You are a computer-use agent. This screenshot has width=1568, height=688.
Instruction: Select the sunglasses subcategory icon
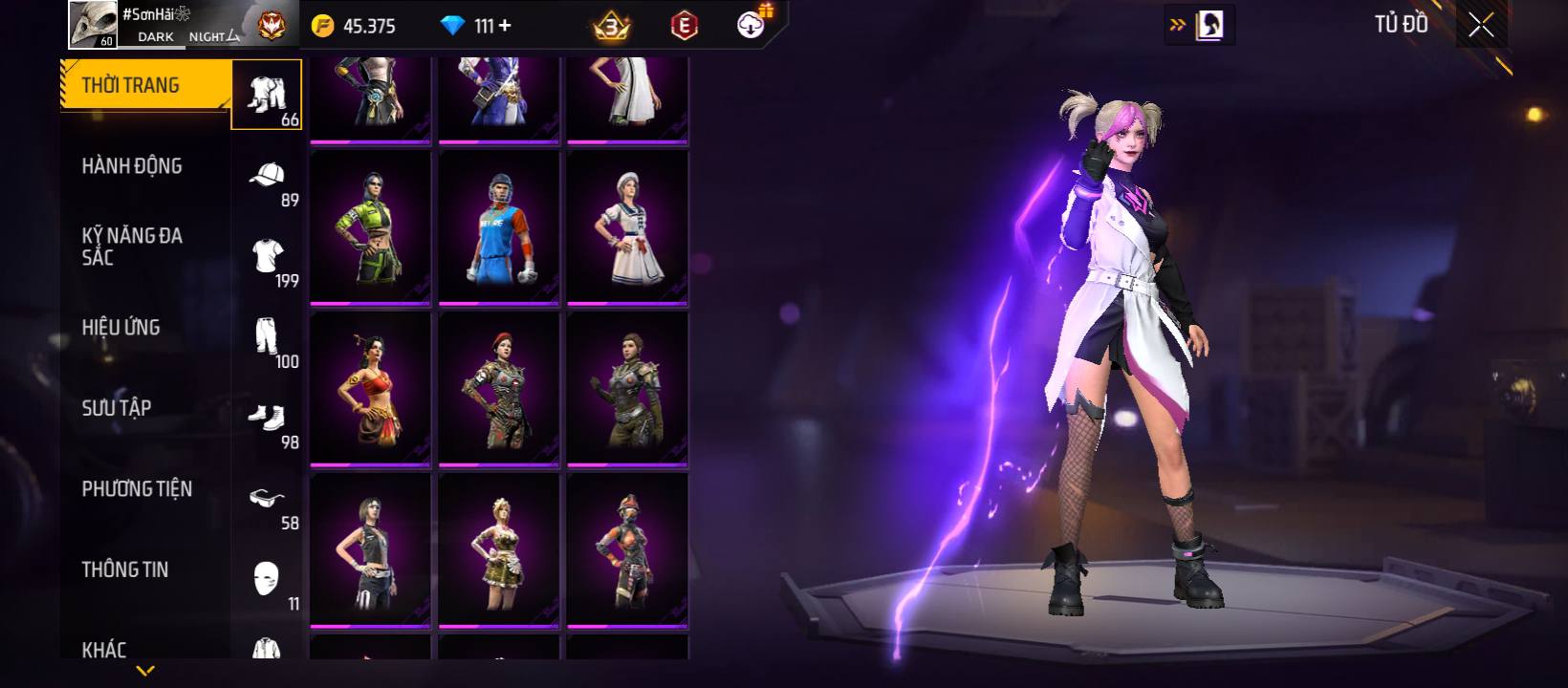point(267,498)
